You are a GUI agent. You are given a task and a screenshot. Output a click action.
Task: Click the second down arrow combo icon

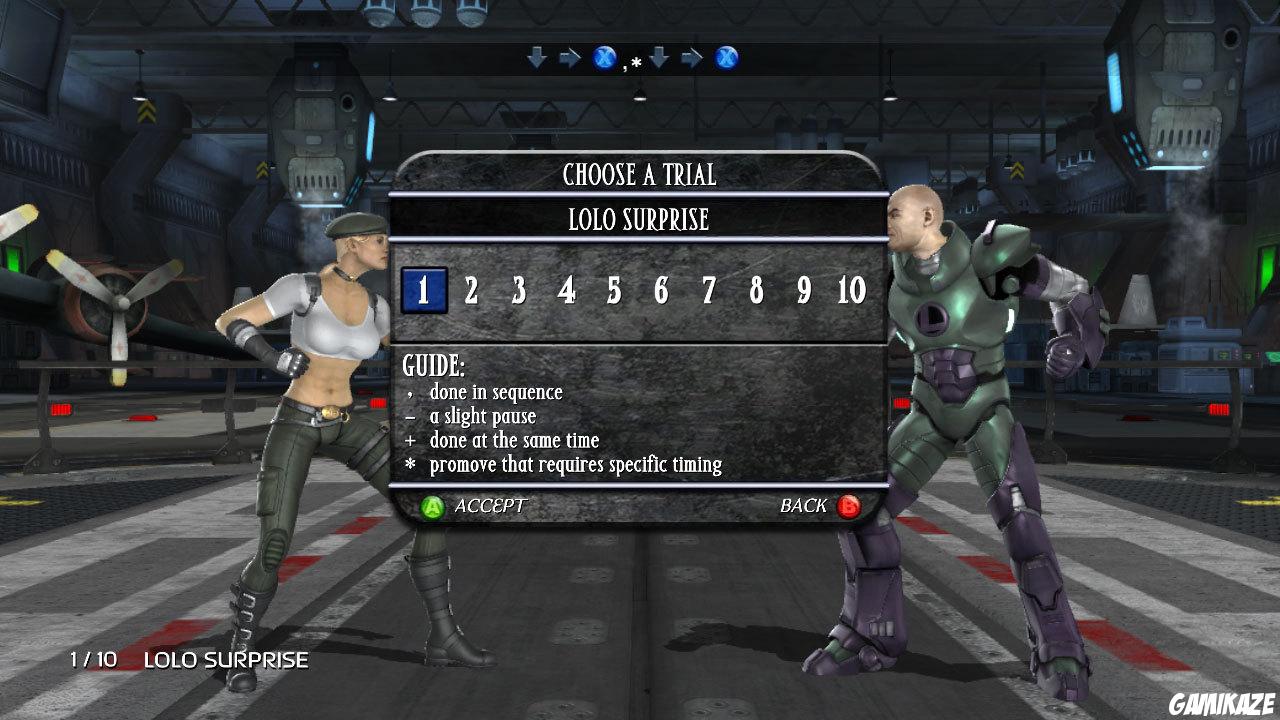(657, 57)
